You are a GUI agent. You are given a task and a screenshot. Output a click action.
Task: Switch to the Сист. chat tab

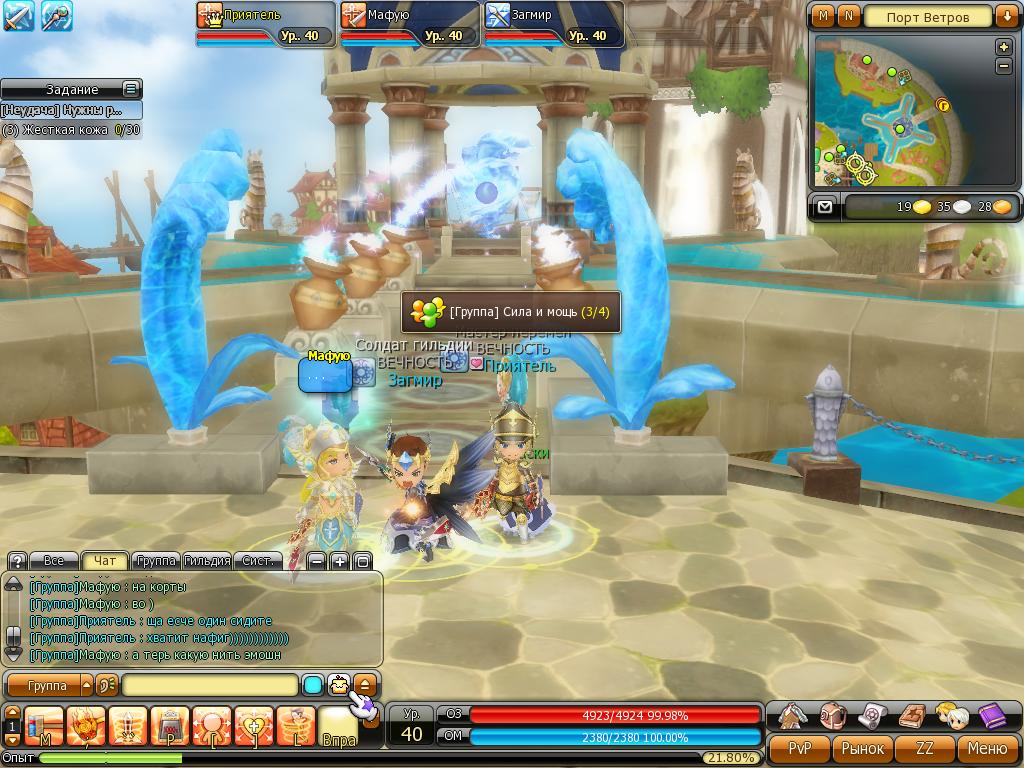258,561
